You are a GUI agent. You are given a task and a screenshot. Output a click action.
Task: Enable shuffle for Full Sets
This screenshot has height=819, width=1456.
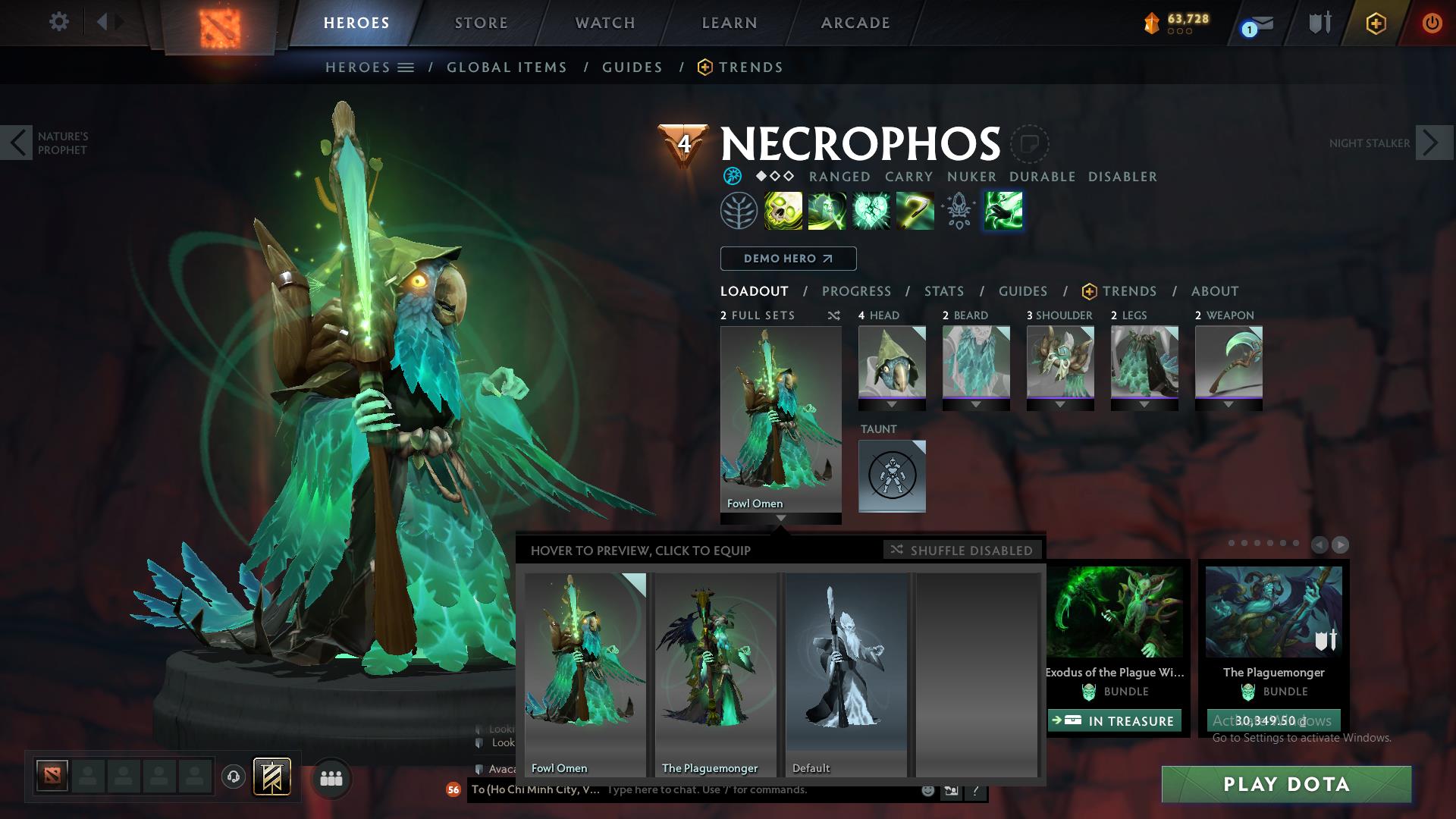(x=834, y=316)
